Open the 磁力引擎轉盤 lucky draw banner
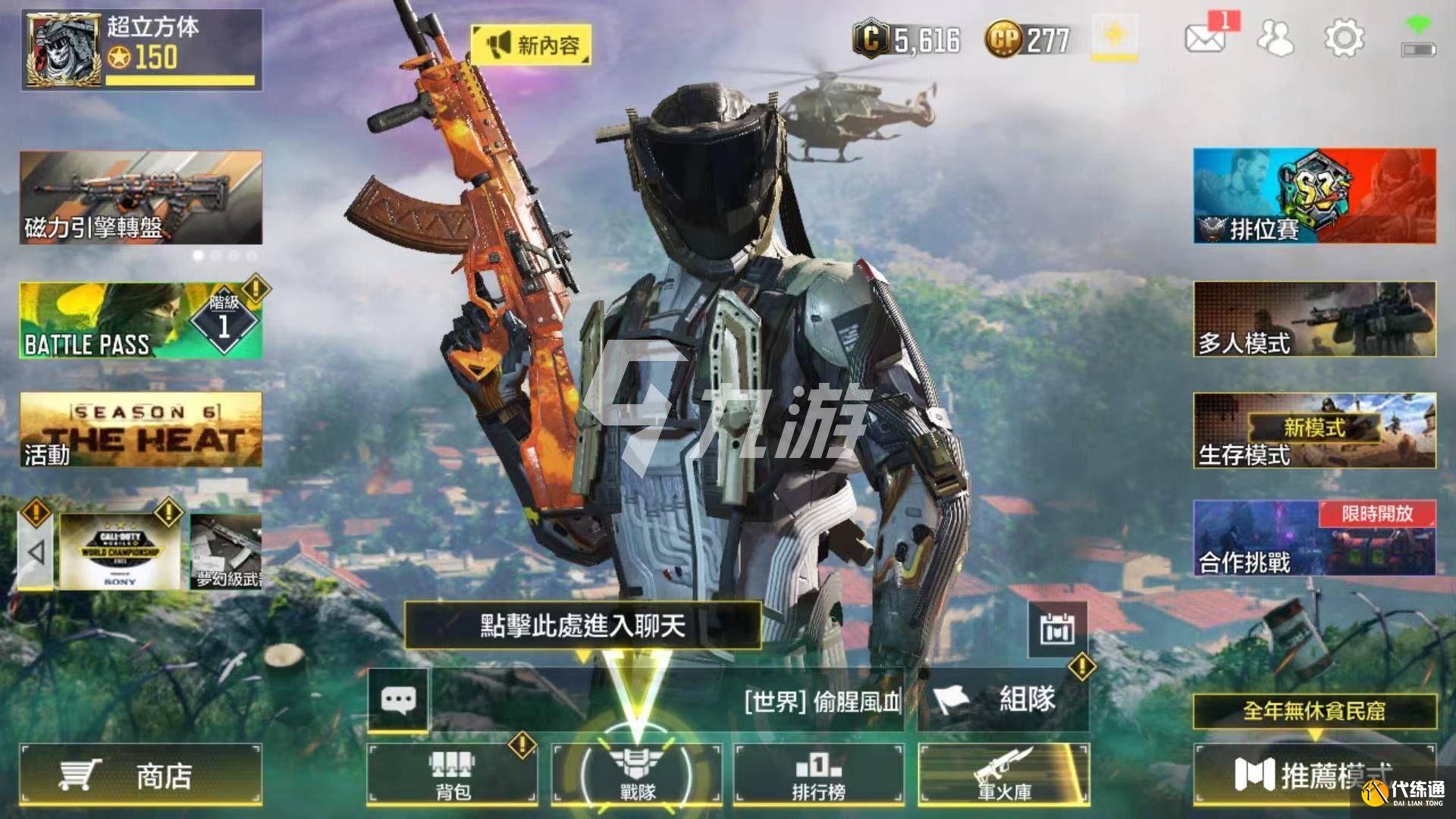This screenshot has width=1456, height=819. pos(140,197)
